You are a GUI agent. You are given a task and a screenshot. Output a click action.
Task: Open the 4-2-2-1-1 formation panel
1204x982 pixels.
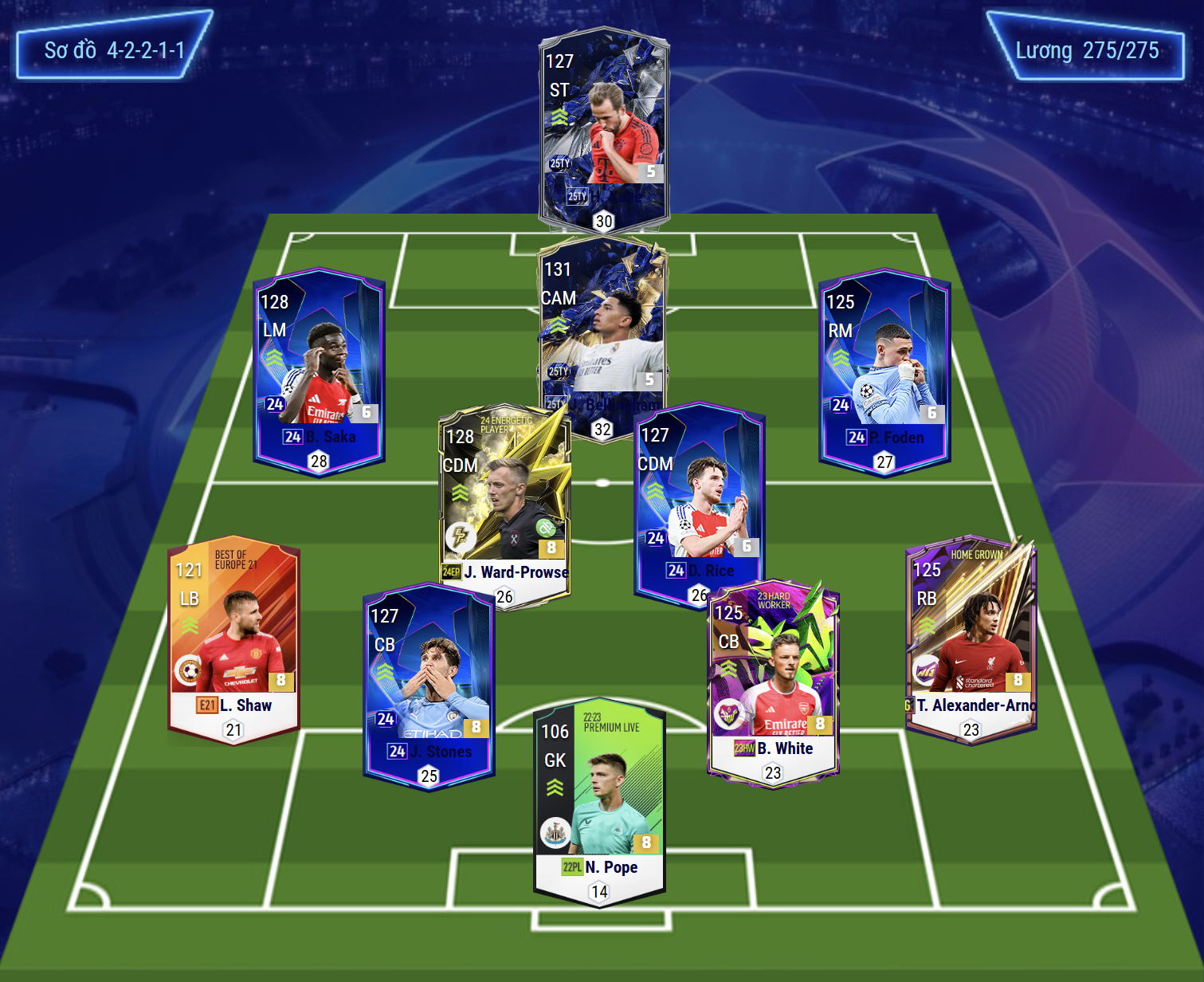tap(114, 50)
